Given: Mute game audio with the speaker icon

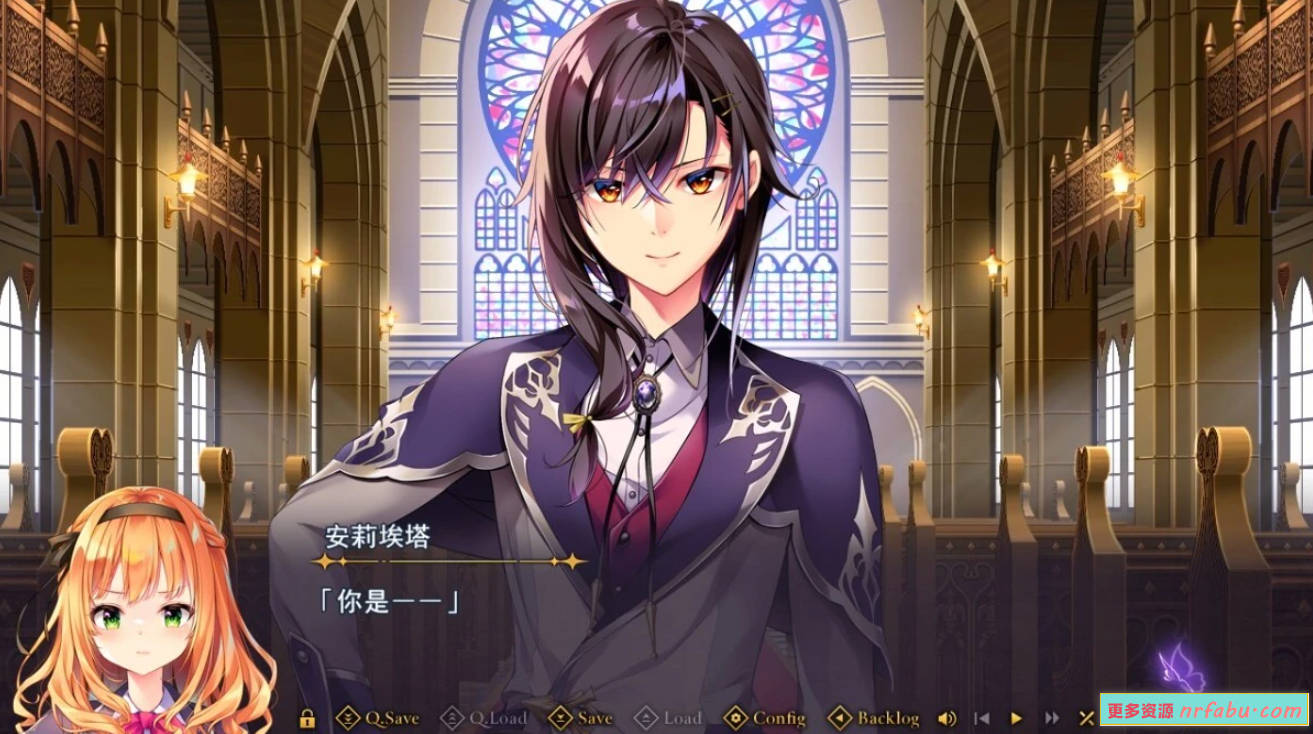Looking at the screenshot, I should (947, 718).
